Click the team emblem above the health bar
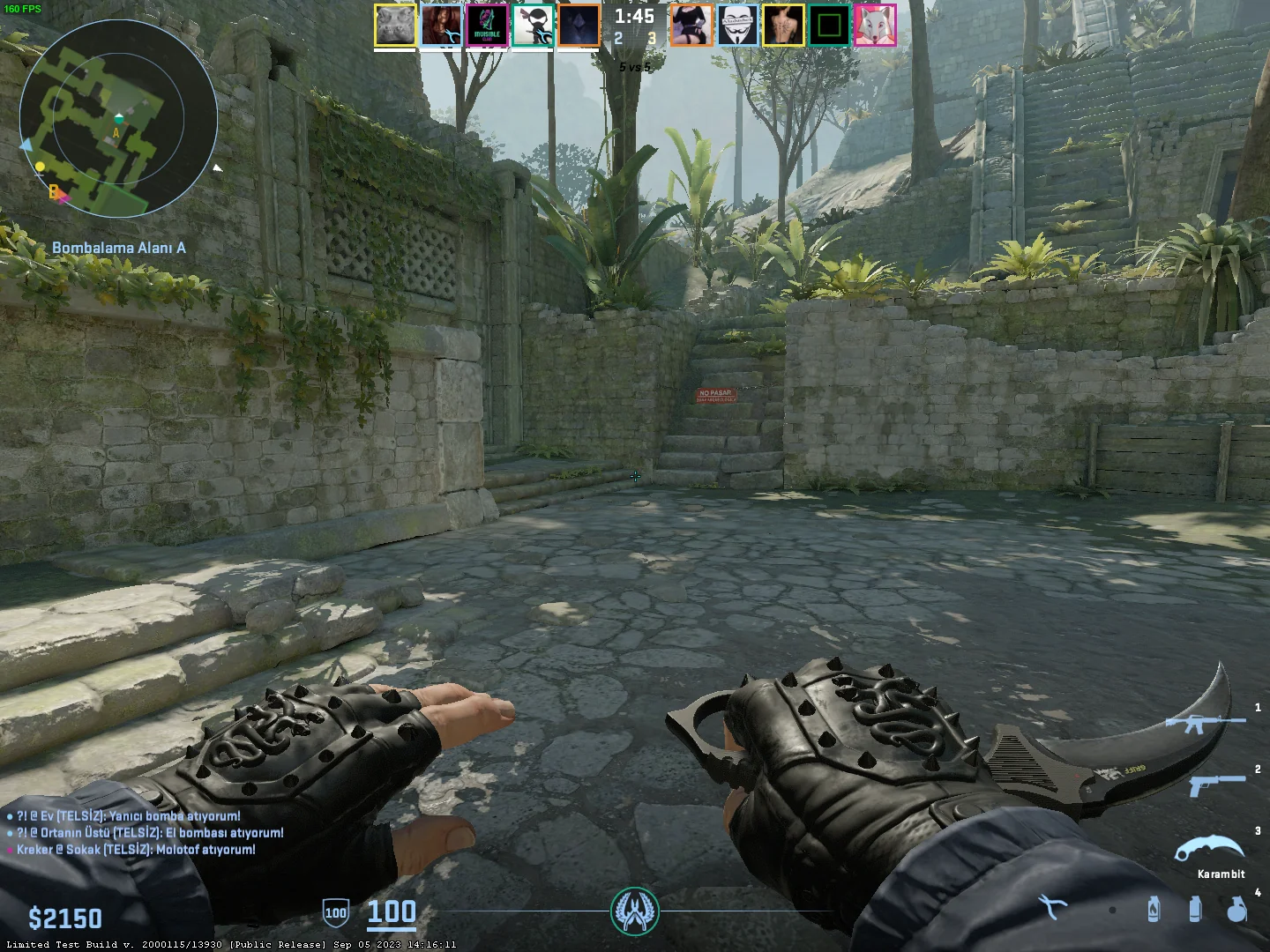This screenshot has height=952, width=1270. [x=634, y=914]
